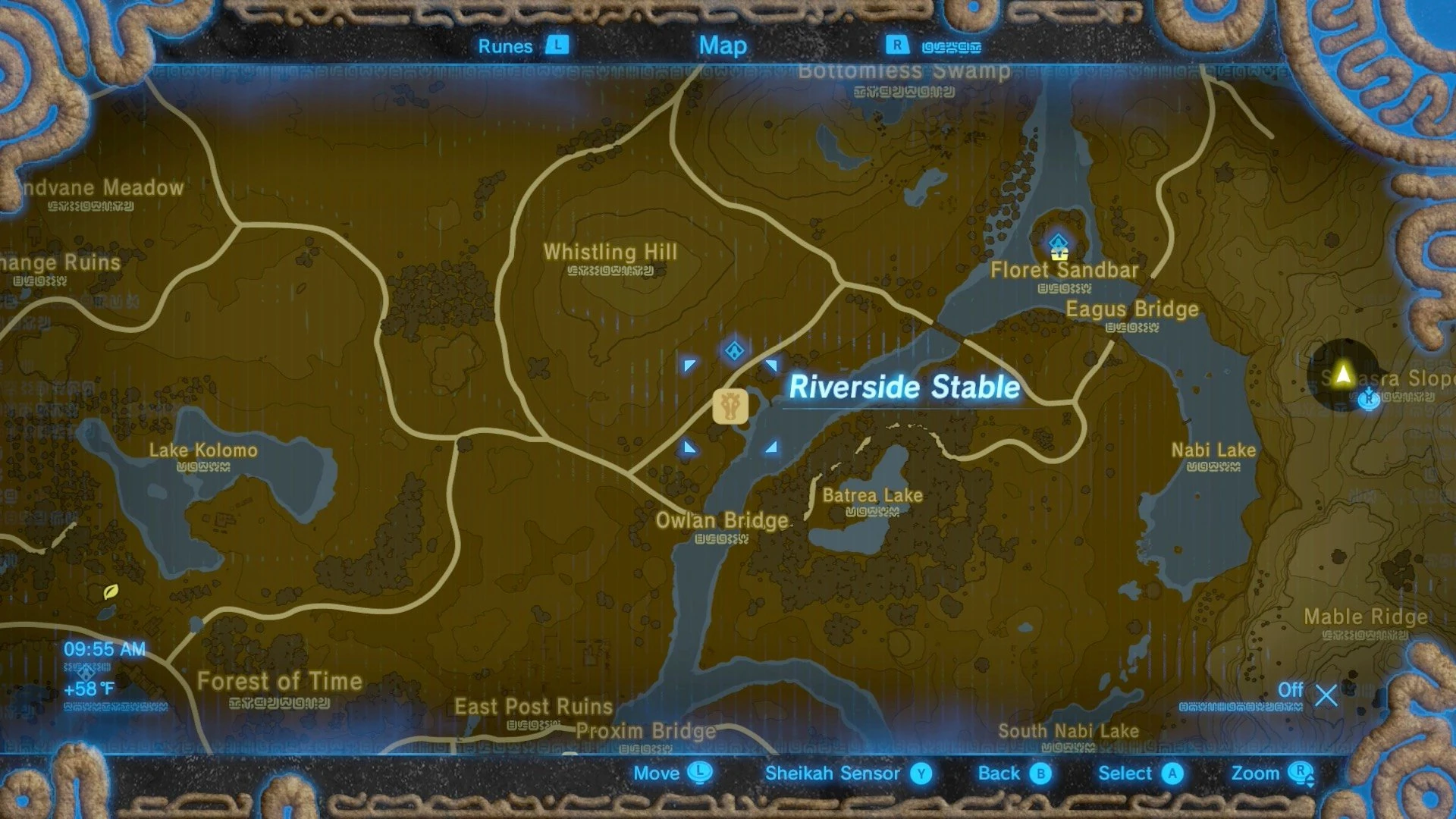
Task: Toggle the Sheikah Sensor
Action: (x=834, y=773)
